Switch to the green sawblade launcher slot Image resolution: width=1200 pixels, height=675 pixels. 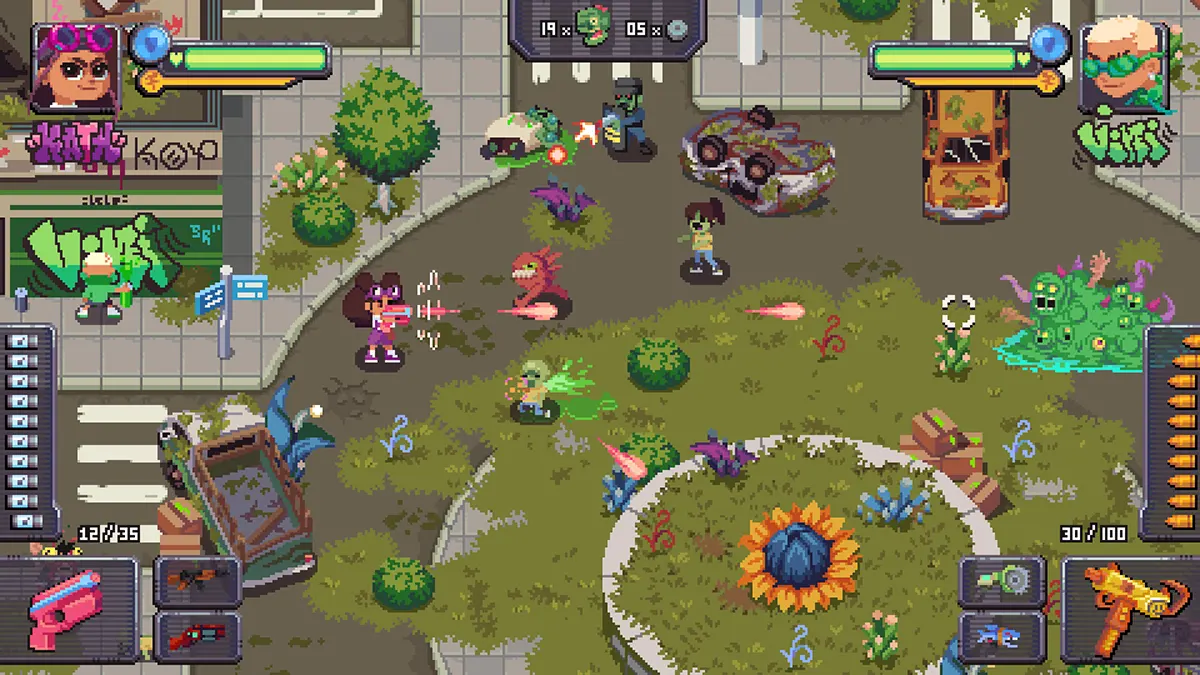click(1002, 581)
